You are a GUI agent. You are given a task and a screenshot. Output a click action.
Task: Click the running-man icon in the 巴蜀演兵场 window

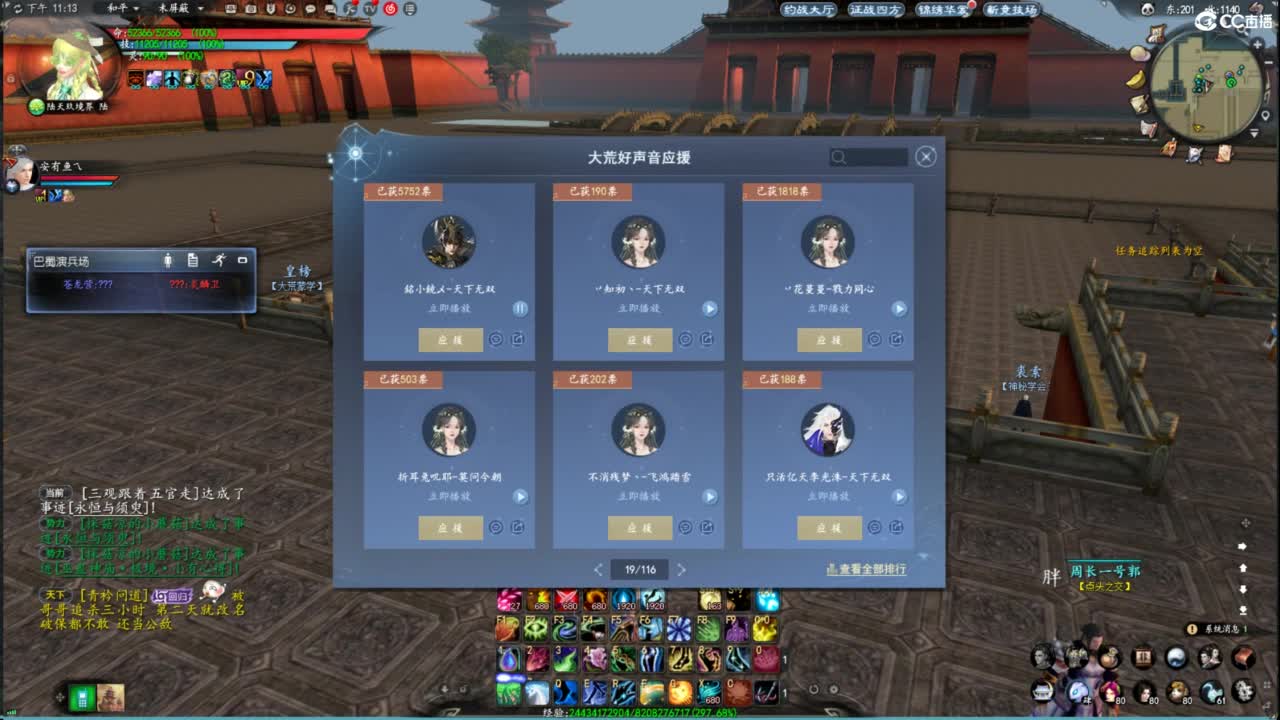point(219,260)
